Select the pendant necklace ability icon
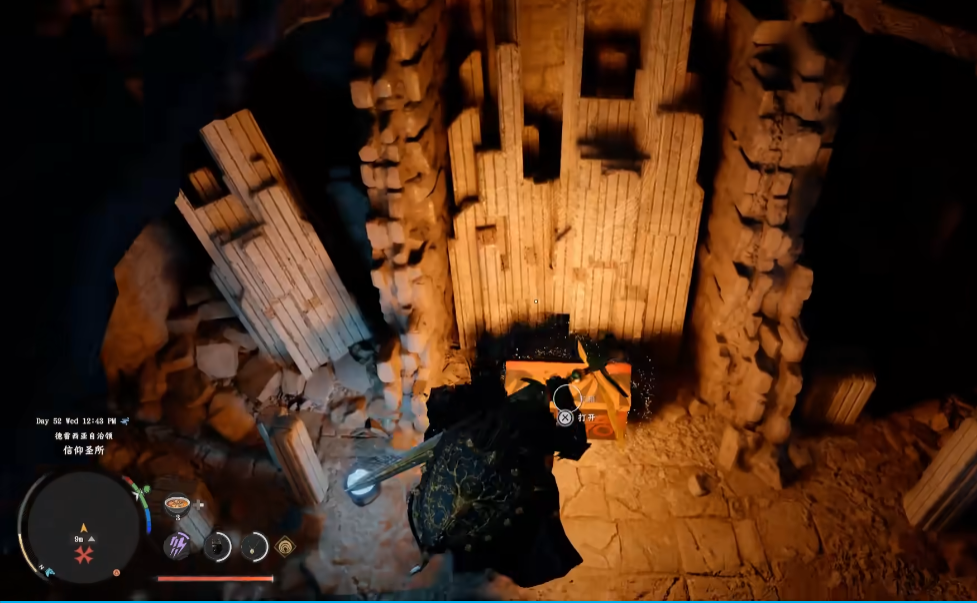977x603 pixels. pos(254,546)
